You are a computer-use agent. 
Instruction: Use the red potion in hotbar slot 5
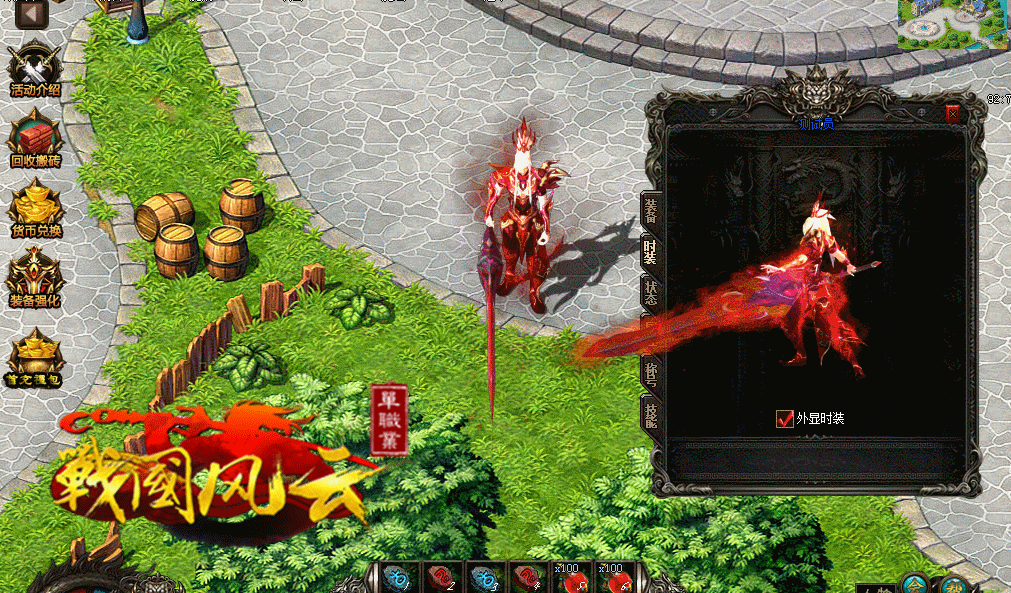coord(574,578)
